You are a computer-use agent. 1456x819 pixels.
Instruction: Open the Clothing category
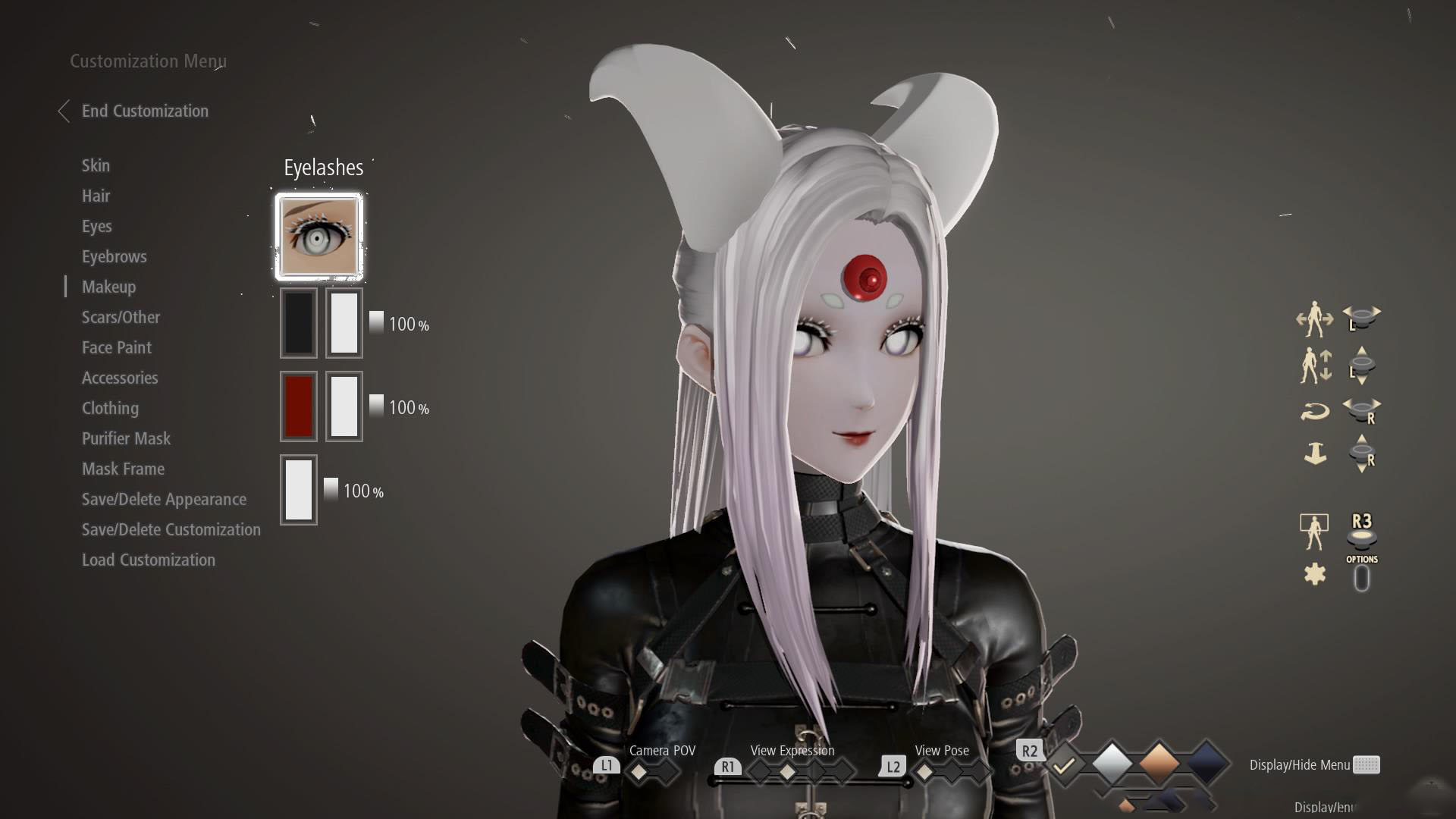click(x=110, y=409)
